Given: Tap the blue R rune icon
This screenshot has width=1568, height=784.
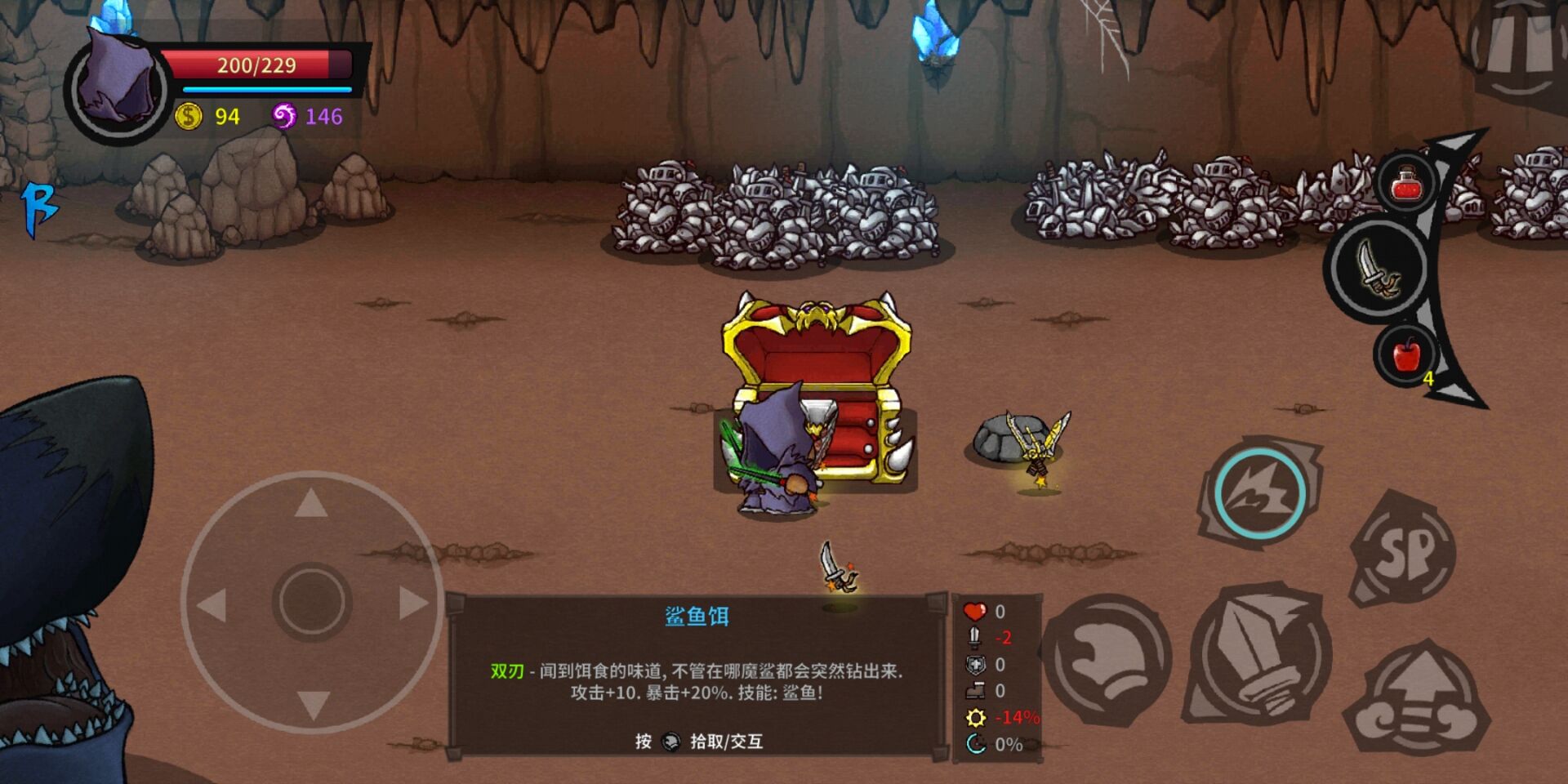Looking at the screenshot, I should pyautogui.click(x=39, y=208).
